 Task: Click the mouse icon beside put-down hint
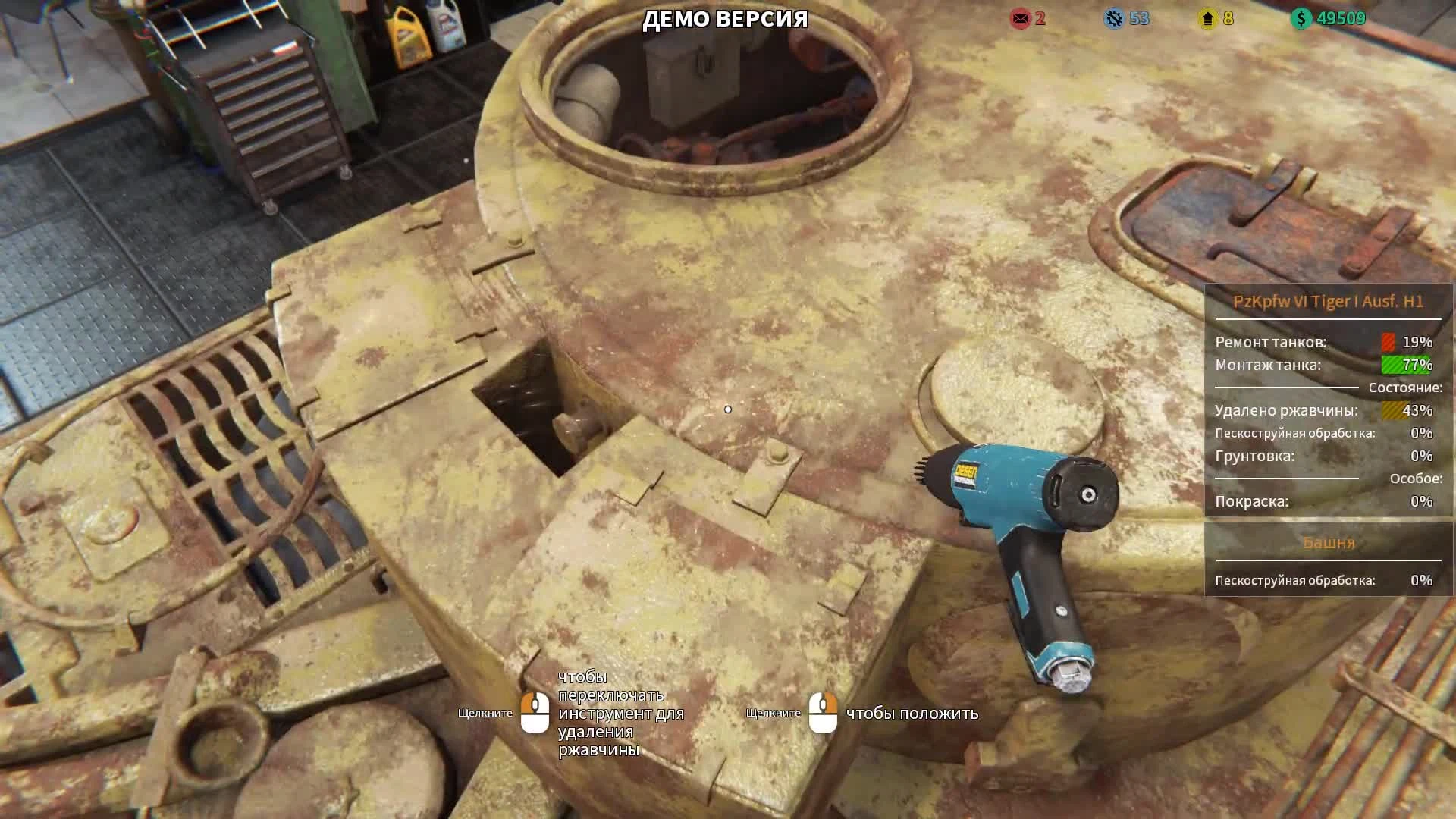(824, 713)
